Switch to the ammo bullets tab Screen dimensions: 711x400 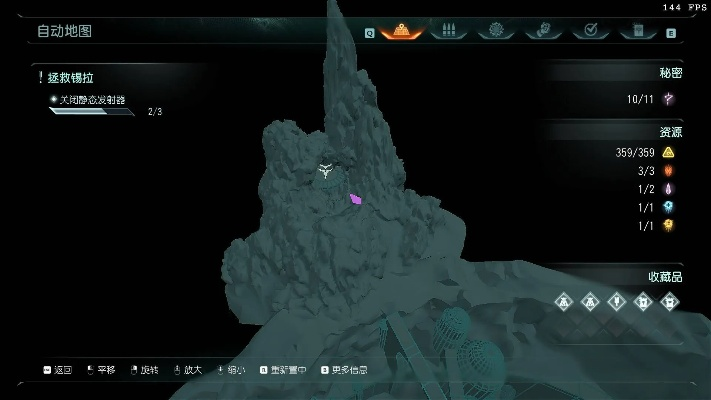(x=448, y=31)
